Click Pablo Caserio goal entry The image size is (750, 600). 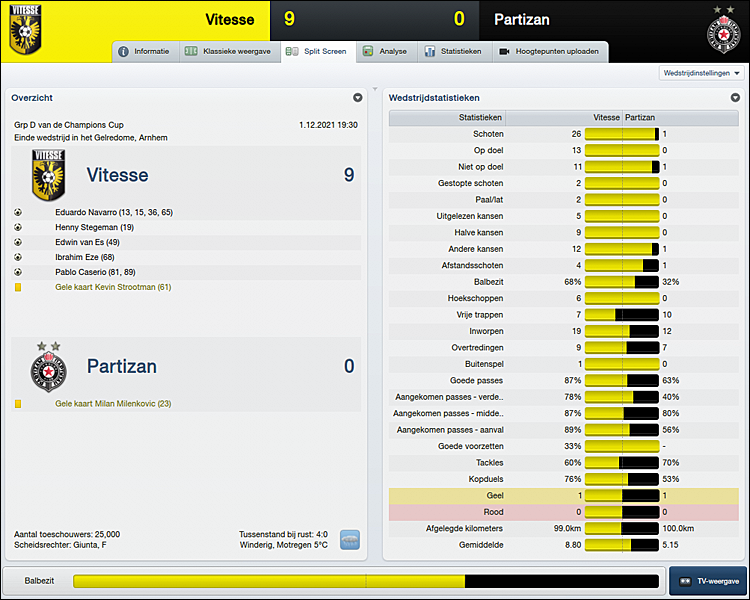(x=96, y=272)
